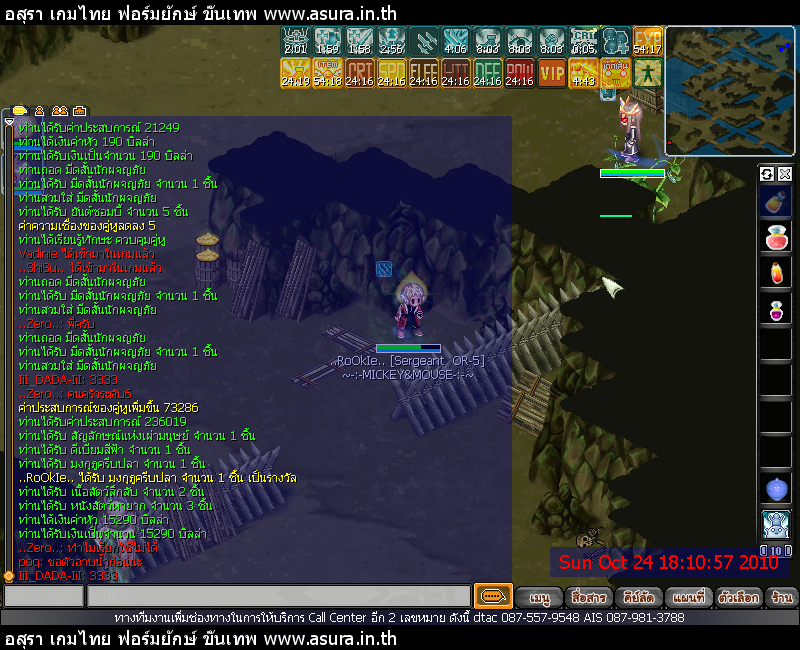Screen dimensions: 800x650
Task: Use the round red potion slot
Action: (776, 238)
